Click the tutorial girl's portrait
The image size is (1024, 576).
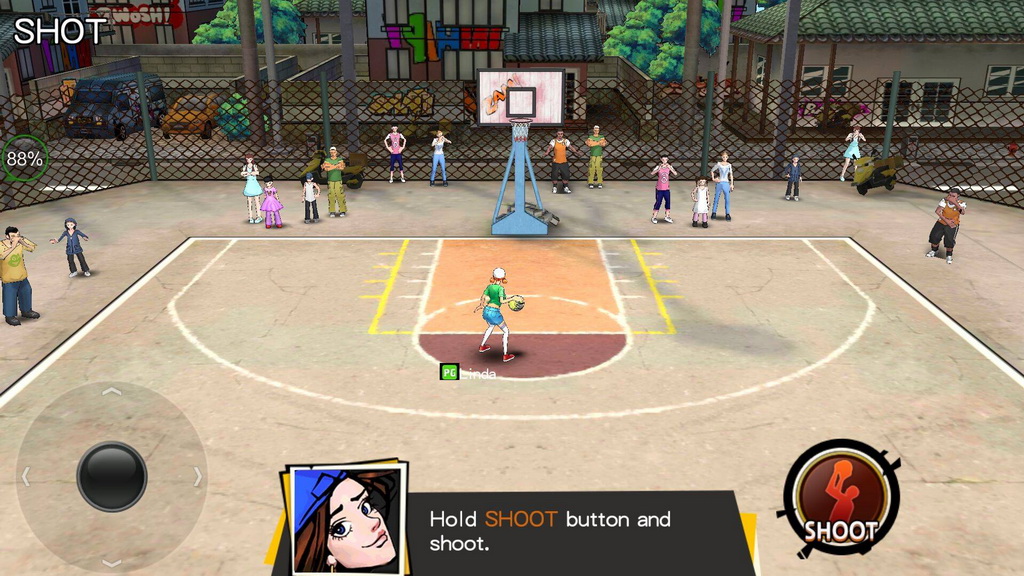pyautogui.click(x=346, y=518)
